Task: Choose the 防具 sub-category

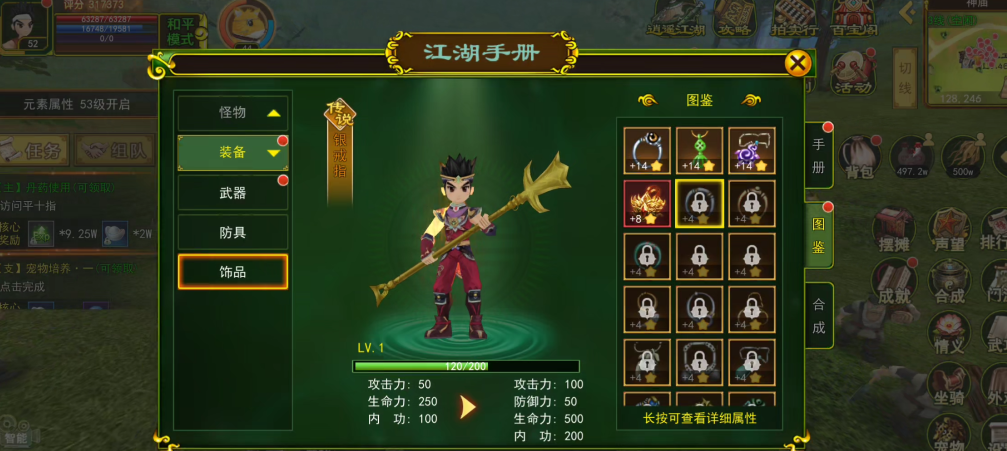Action: (x=233, y=232)
